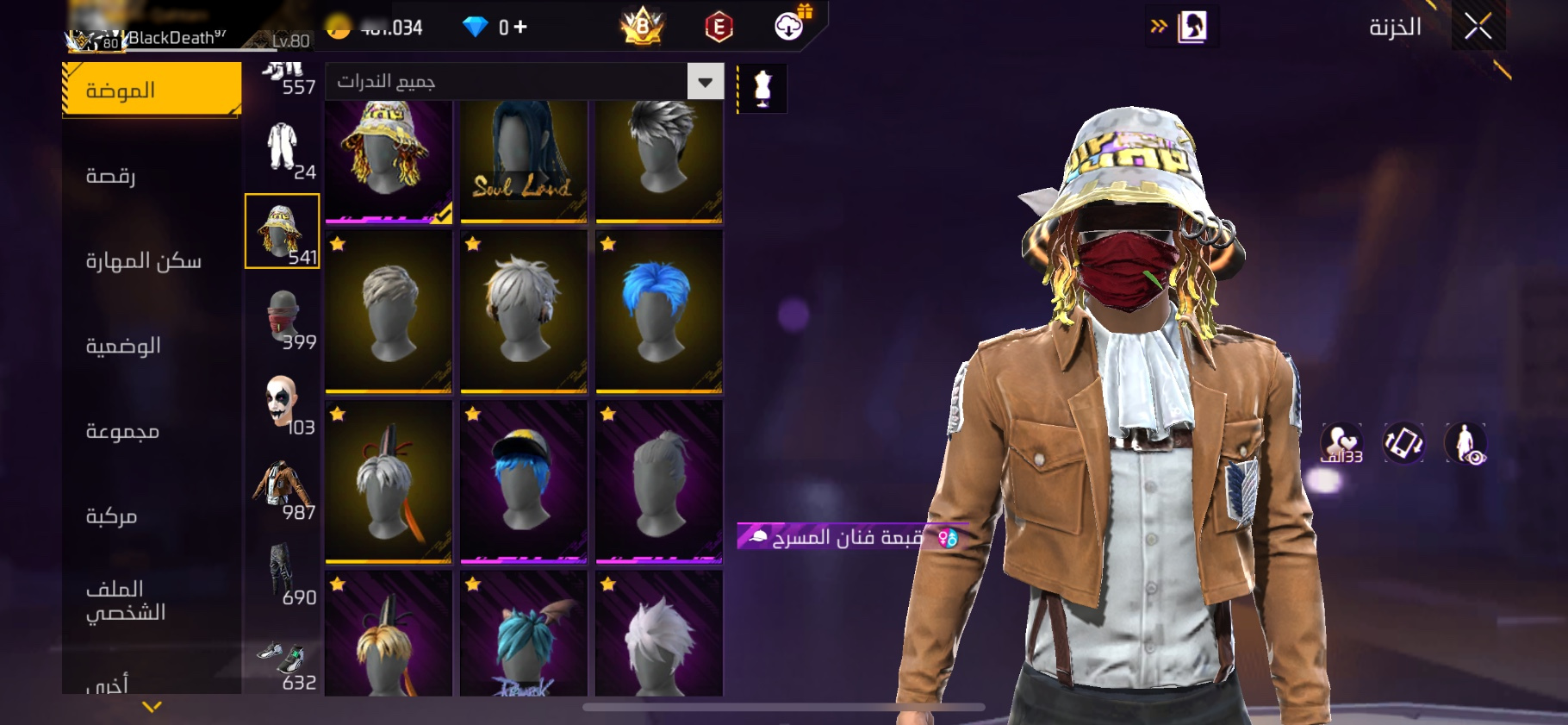Choose the black cap with blue hair
The height and width of the screenshot is (725, 1568).
[523, 481]
